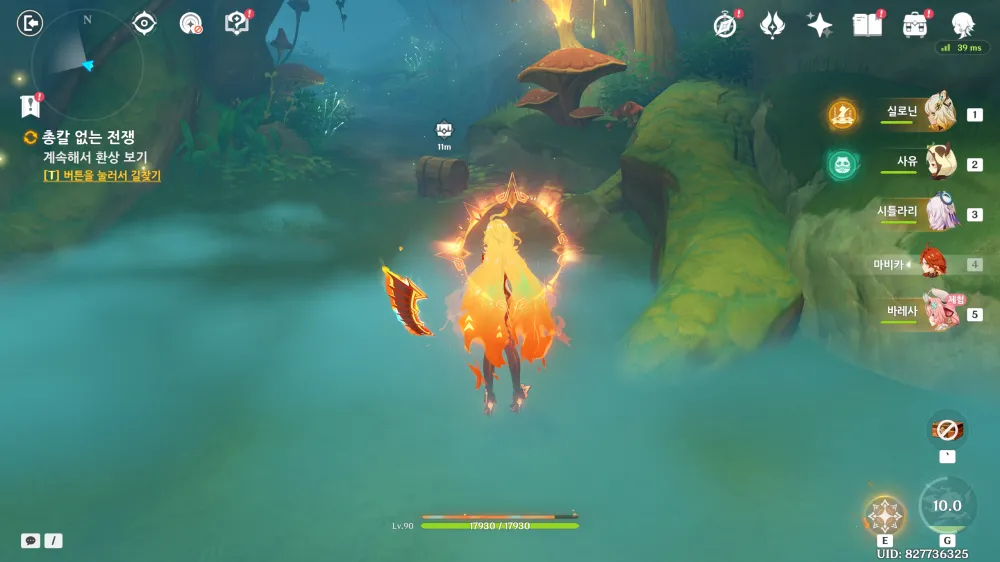Open the Wish banner icon
Image resolution: width=1000 pixels, height=562 pixels.
772,25
